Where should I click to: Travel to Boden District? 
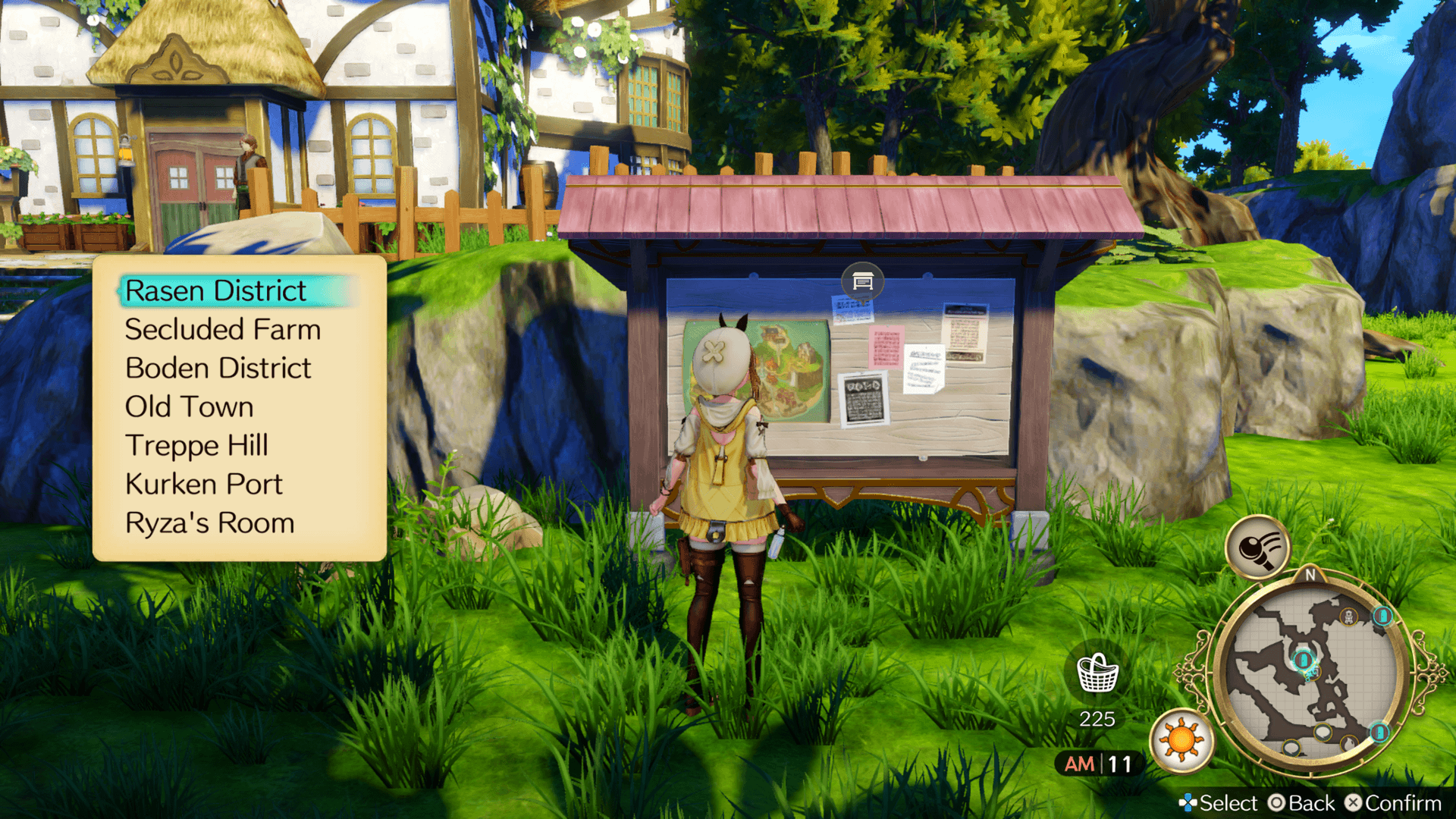point(218,369)
